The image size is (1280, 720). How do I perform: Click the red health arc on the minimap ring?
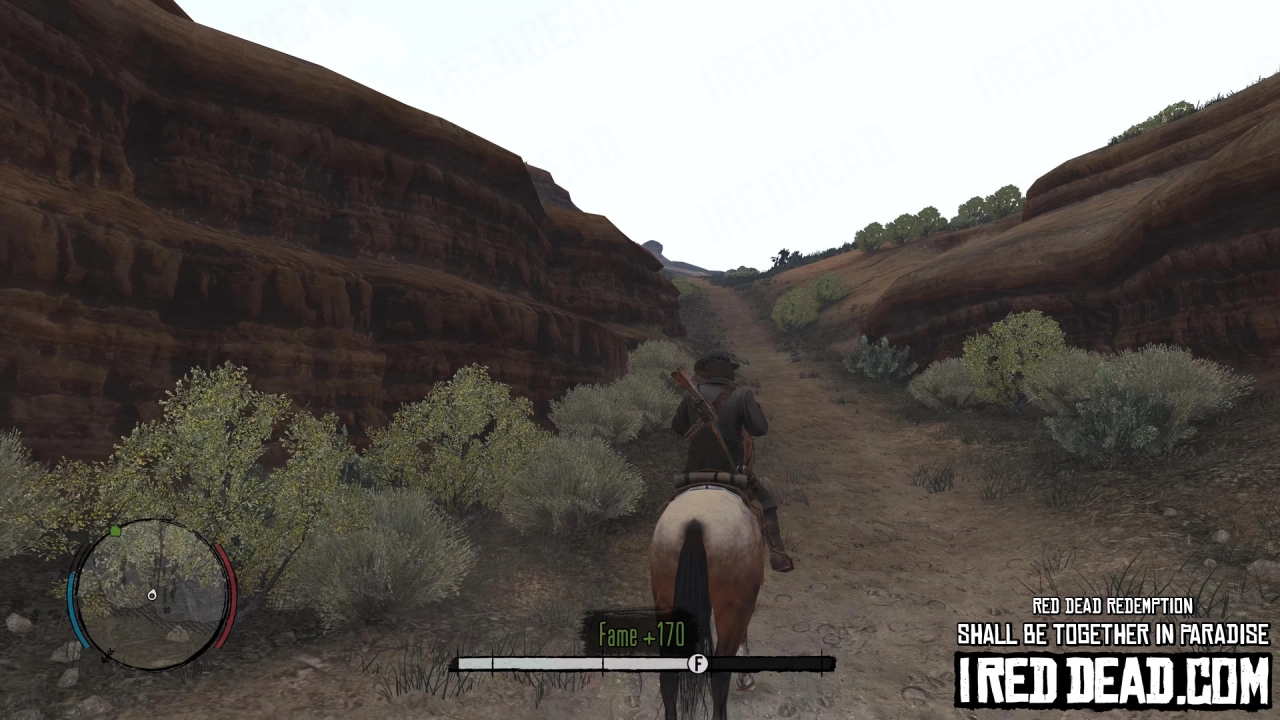[230, 595]
